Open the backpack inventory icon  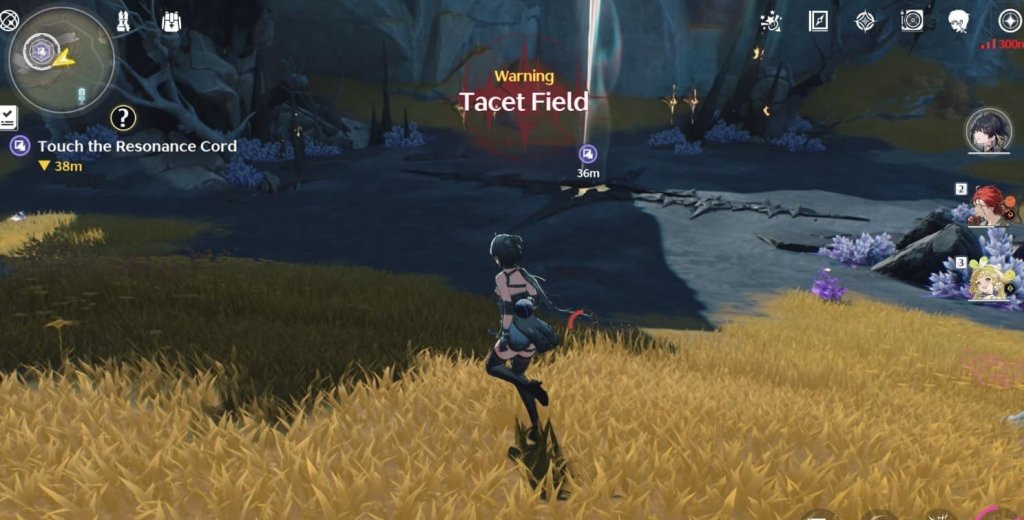(171, 21)
